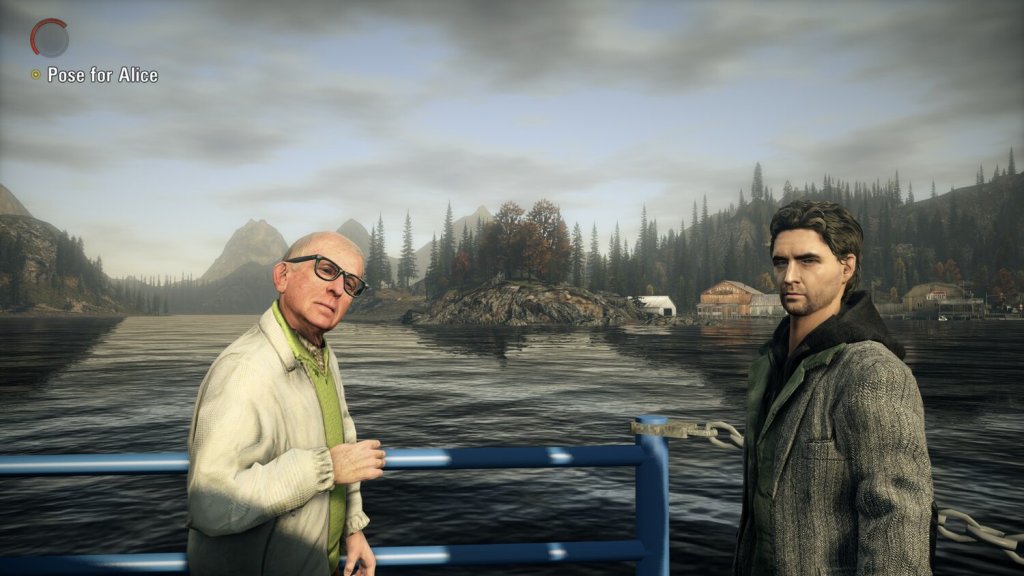Click the circular compass radar indicator
Screen dimensions: 1024x576
tap(49, 38)
